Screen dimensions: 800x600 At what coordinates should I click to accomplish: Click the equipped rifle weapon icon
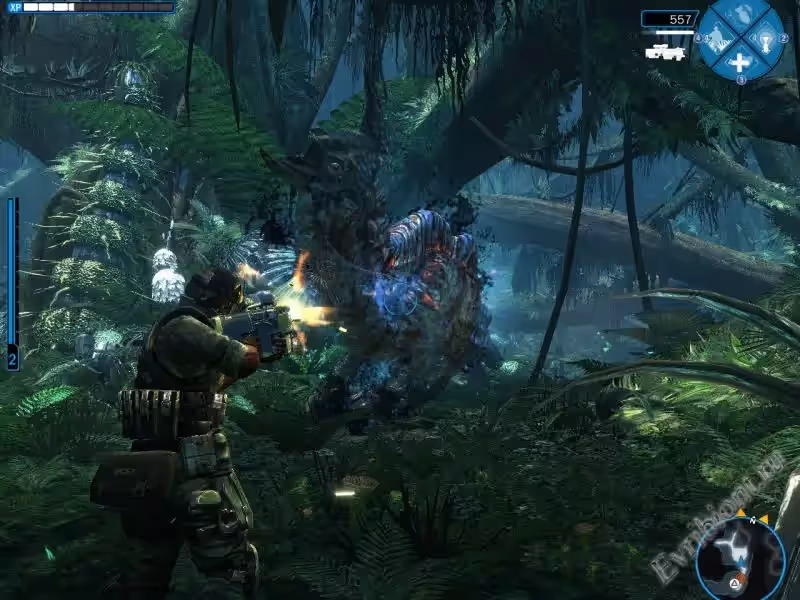(665, 51)
